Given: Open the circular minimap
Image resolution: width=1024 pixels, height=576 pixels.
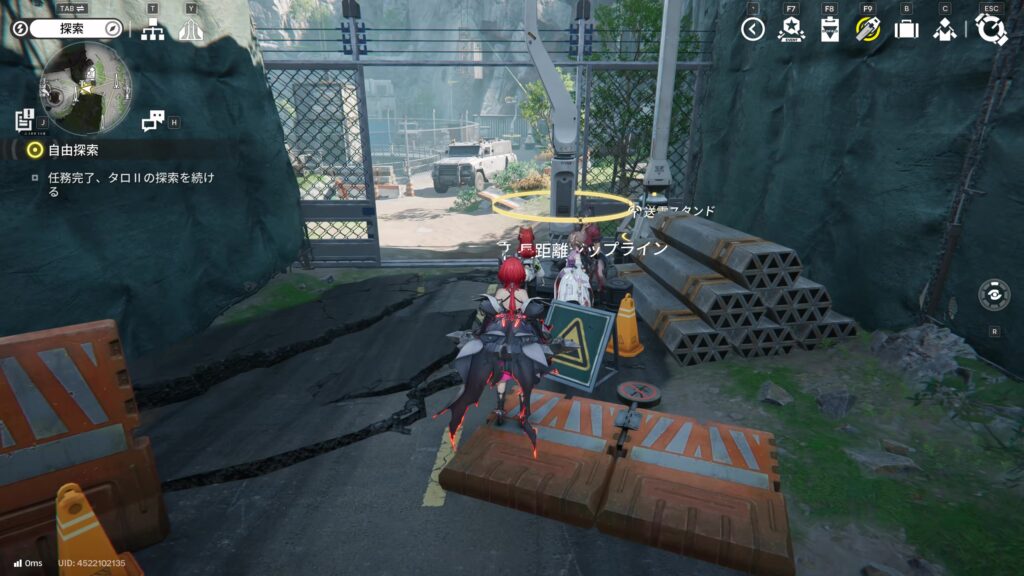Looking at the screenshot, I should (85, 89).
